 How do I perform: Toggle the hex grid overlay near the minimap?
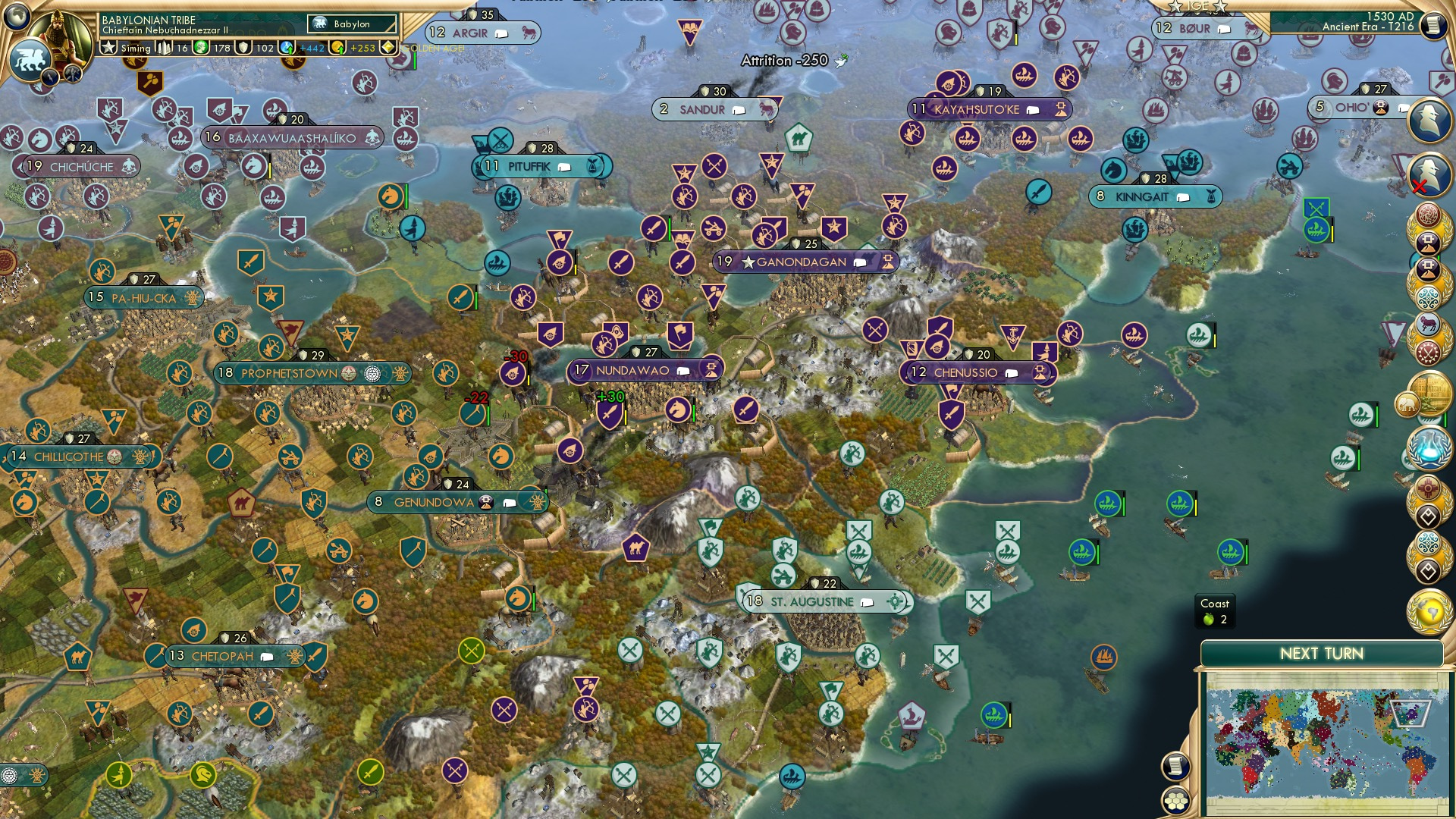(1177, 801)
